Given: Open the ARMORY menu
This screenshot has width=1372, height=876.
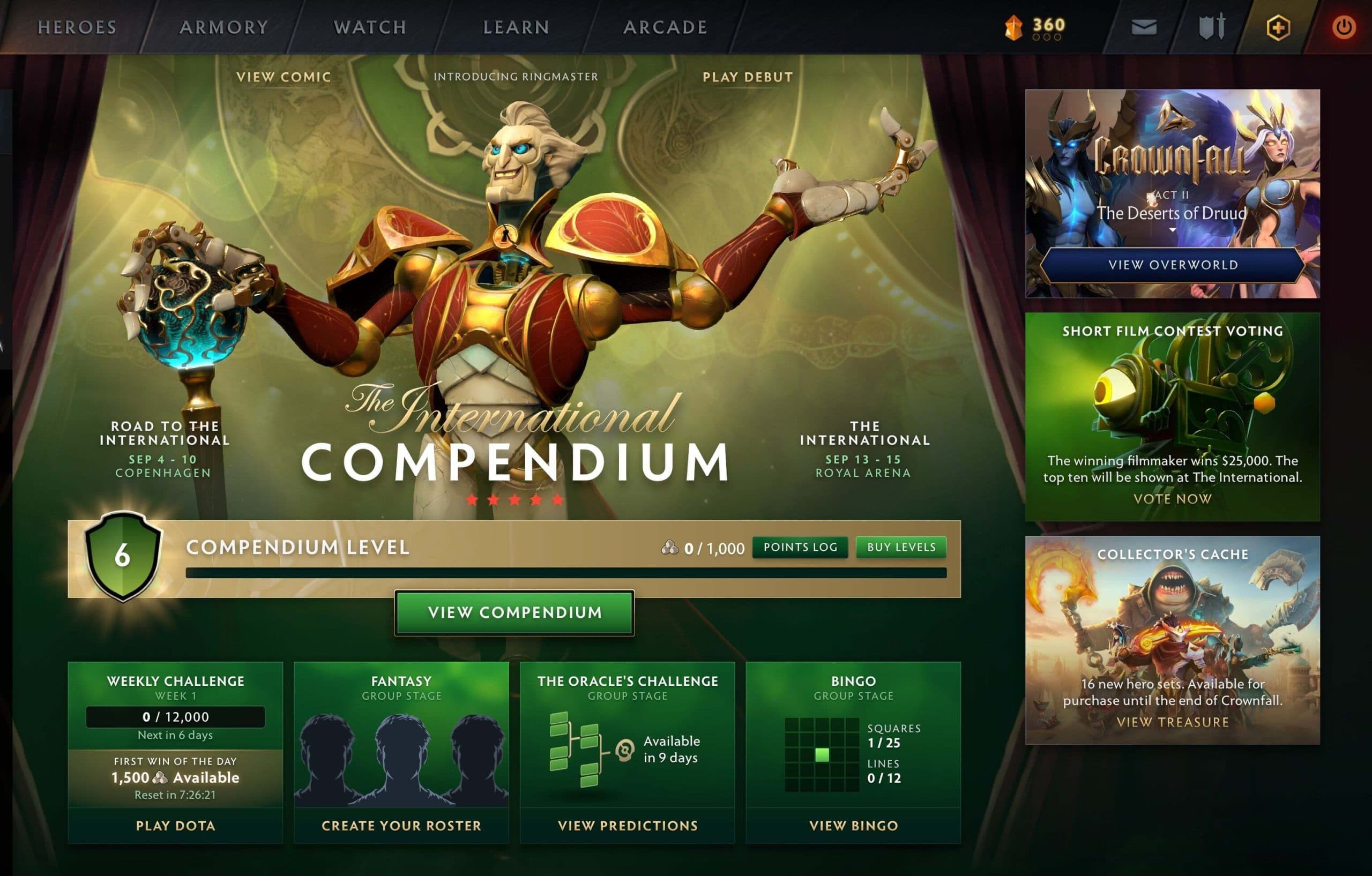Looking at the screenshot, I should pyautogui.click(x=223, y=27).
